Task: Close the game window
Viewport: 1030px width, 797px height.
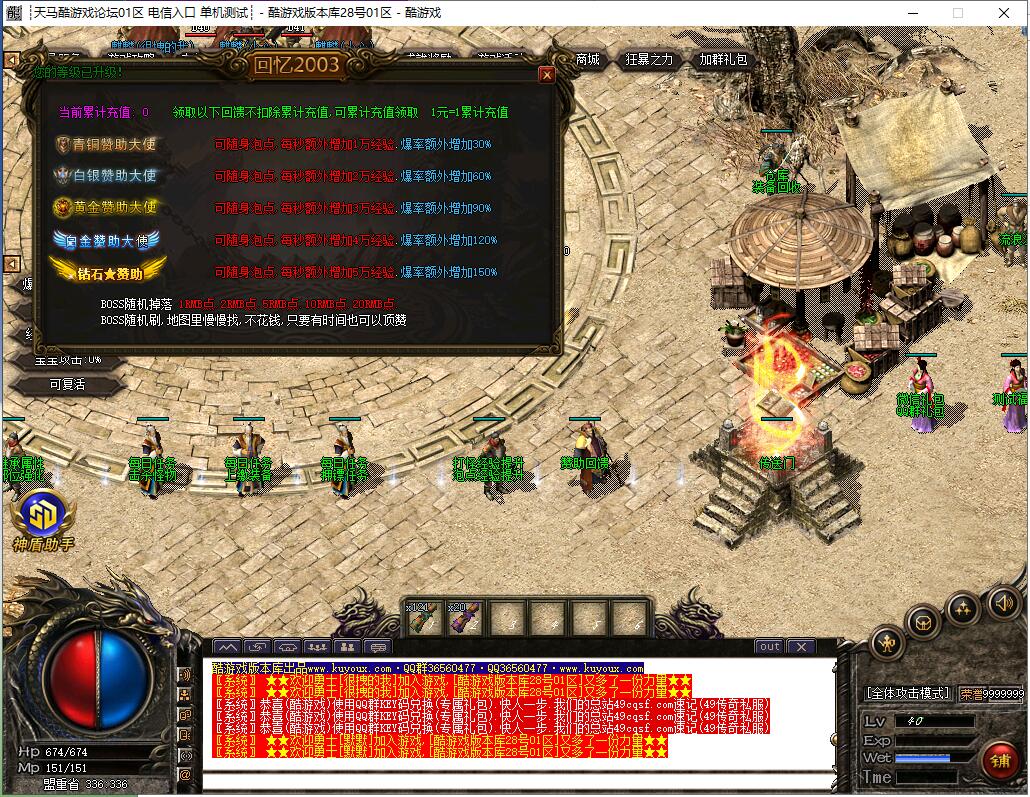Action: (1005, 13)
